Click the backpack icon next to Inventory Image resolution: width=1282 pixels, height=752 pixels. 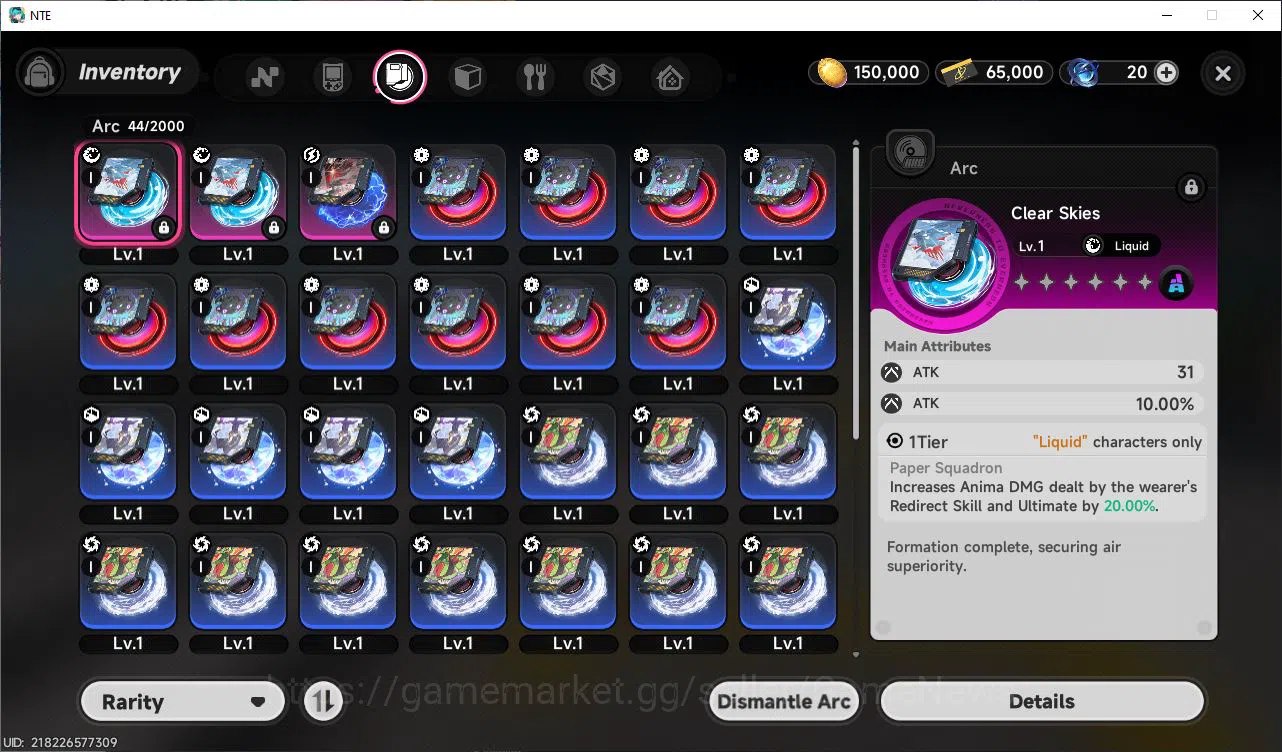(40, 72)
